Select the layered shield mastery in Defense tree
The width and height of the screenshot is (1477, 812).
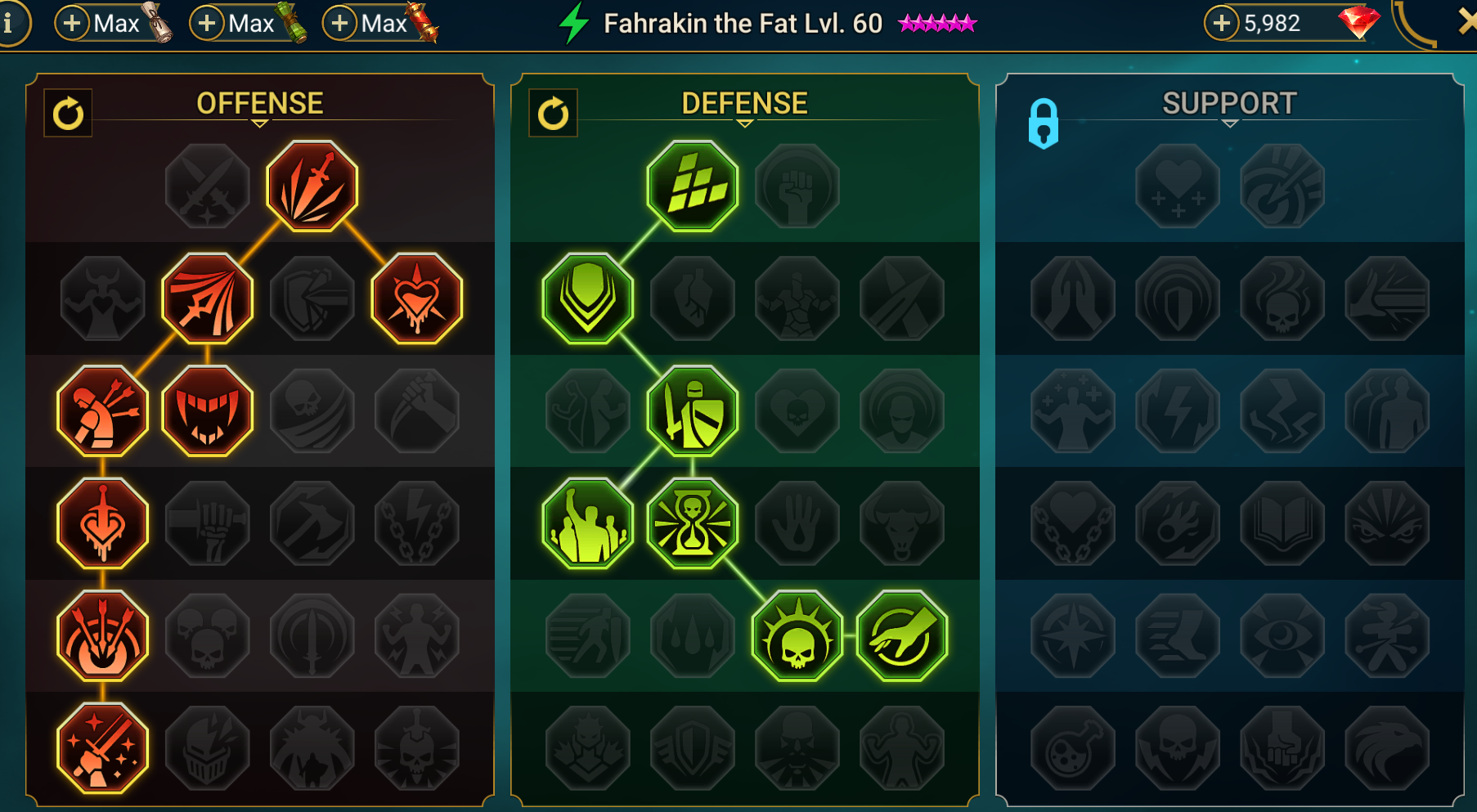coord(587,298)
